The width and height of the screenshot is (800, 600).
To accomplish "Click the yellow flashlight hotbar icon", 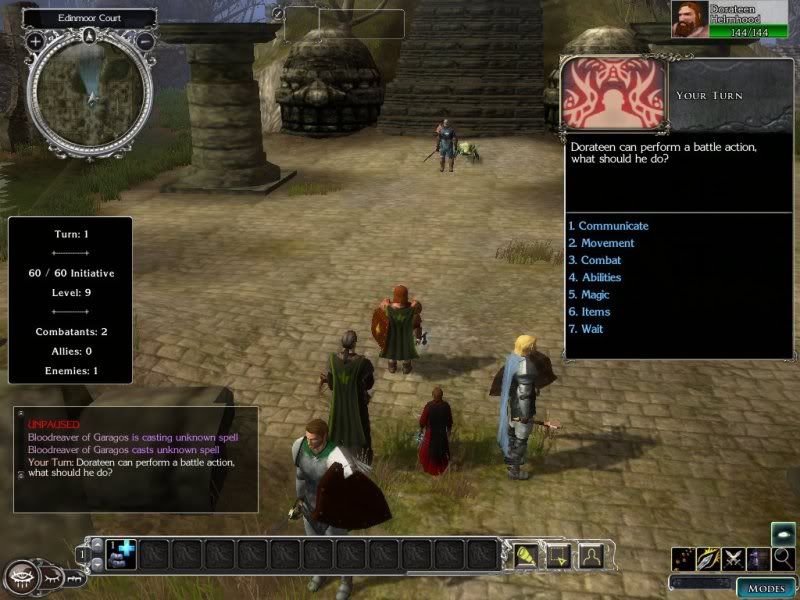I will (526, 553).
